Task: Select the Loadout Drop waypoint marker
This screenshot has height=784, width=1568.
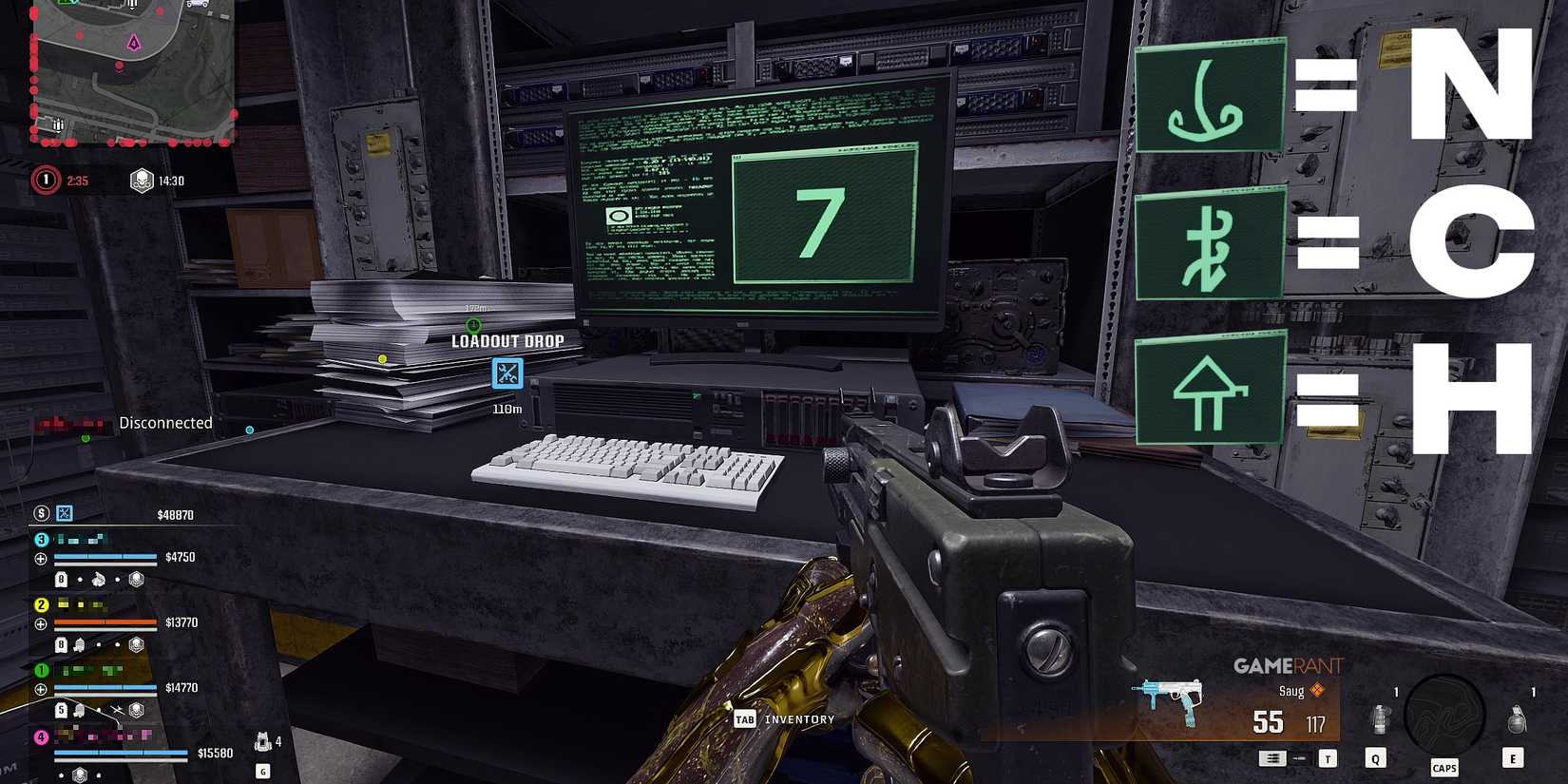Action: tap(507, 373)
